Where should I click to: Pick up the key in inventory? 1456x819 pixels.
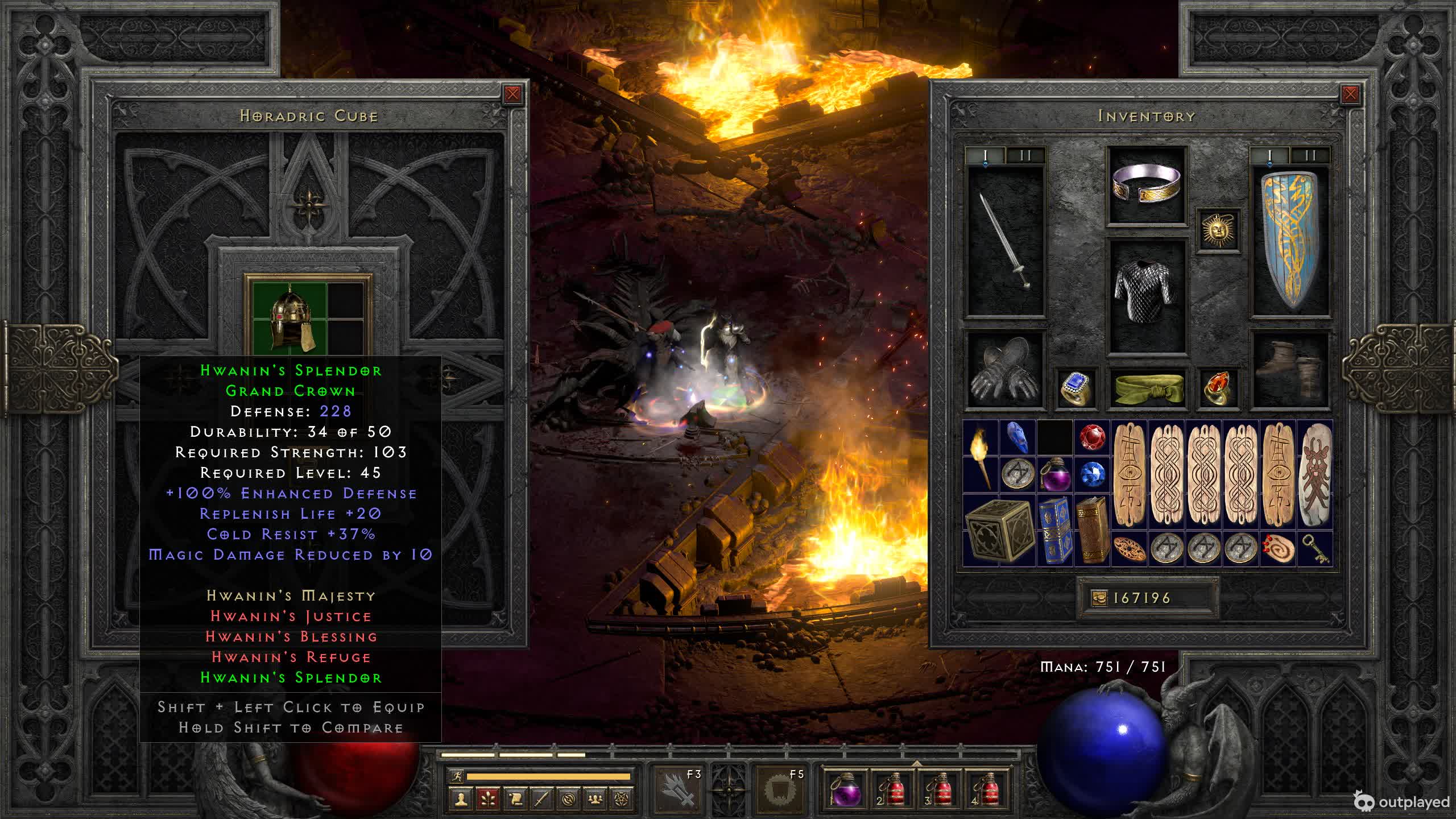pos(1315,549)
